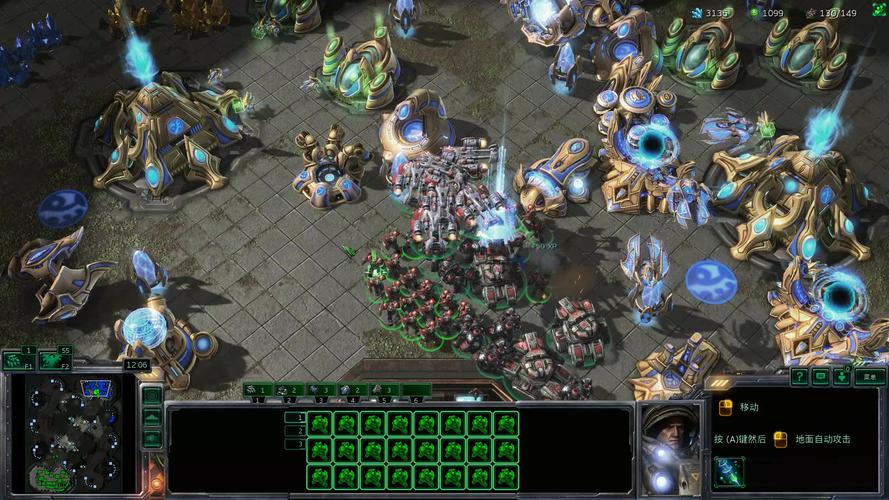Select control group 1 tab

tap(257, 390)
